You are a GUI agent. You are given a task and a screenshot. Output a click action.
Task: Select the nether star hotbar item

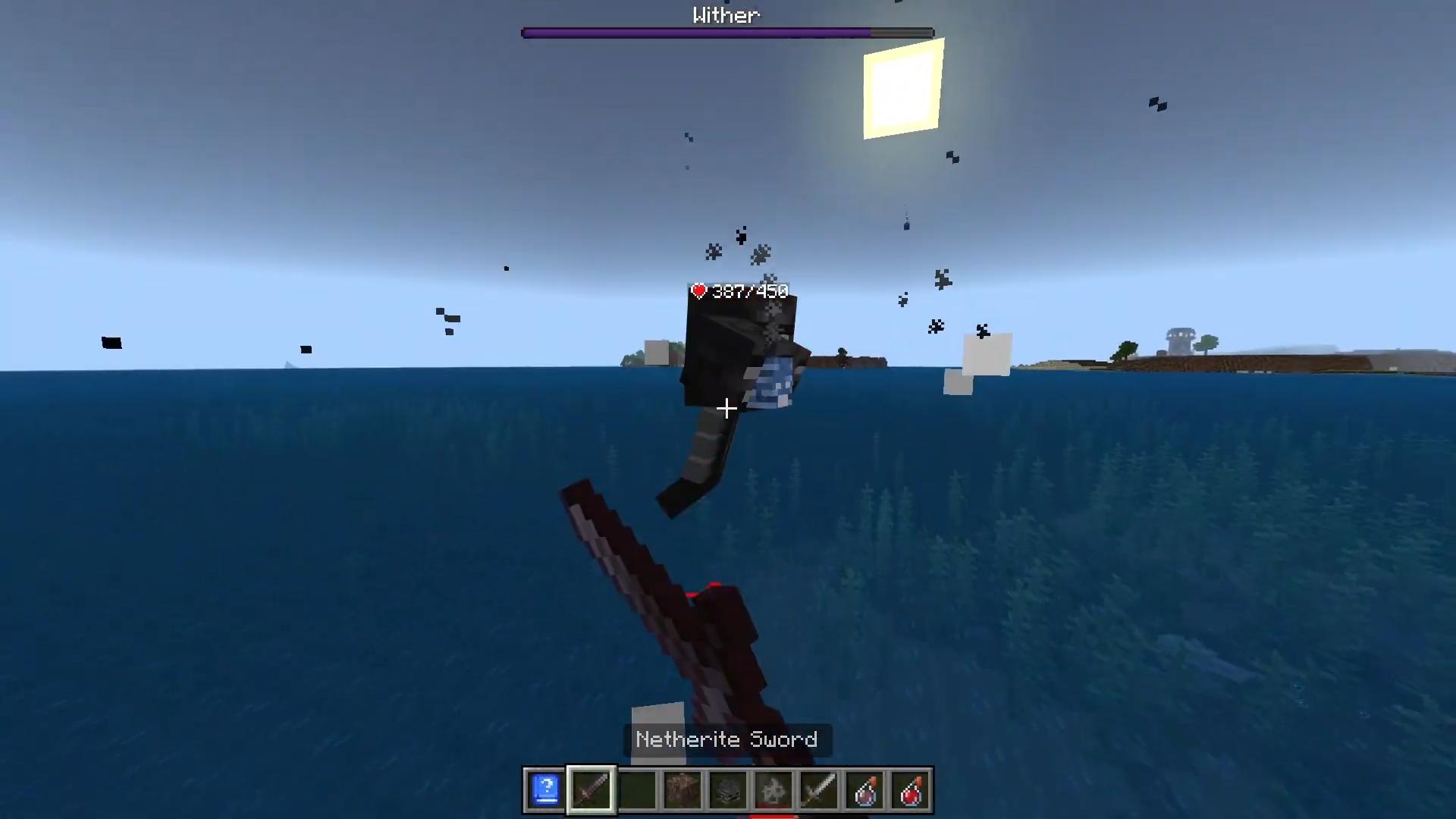(x=773, y=790)
